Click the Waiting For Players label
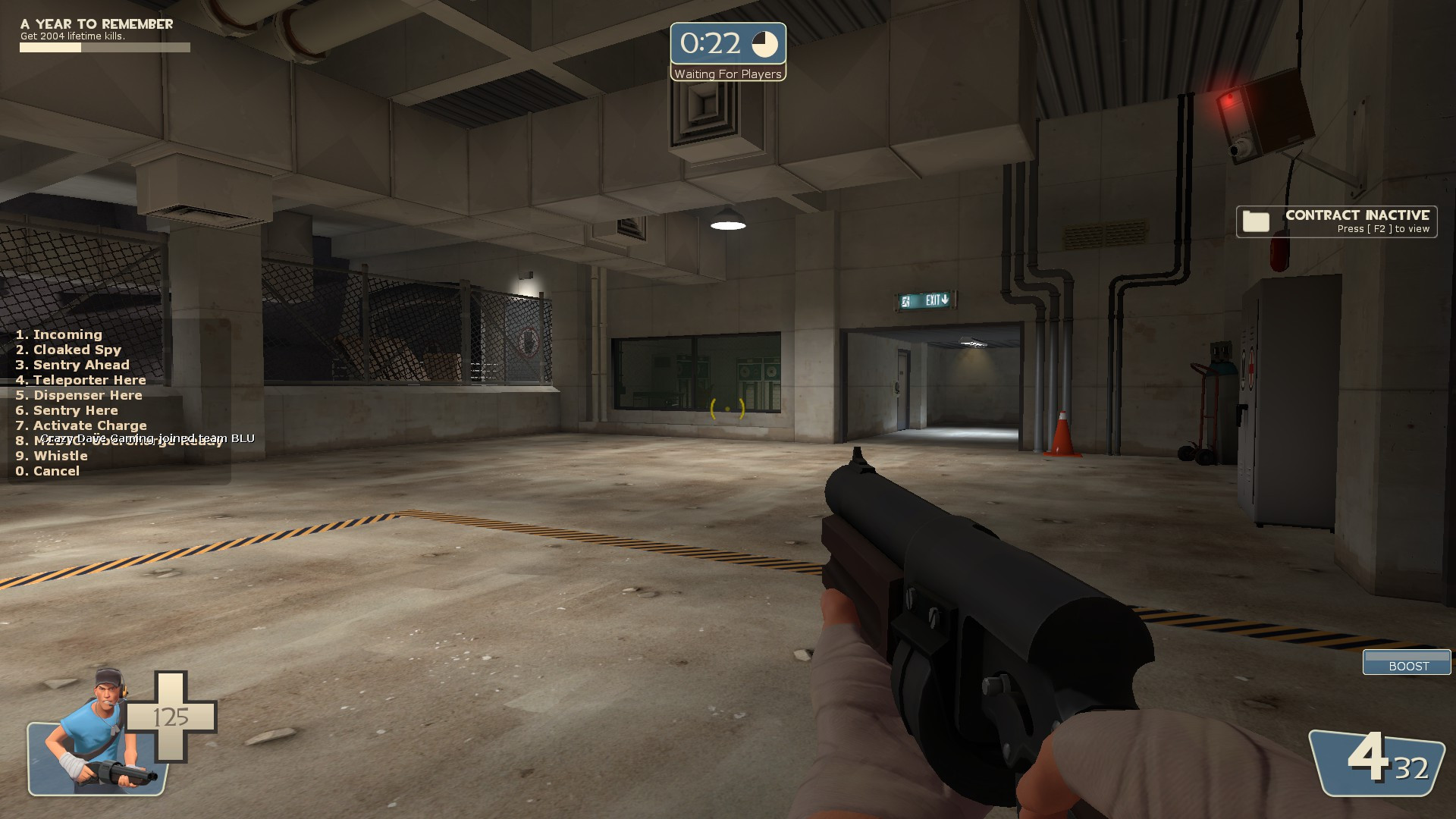The height and width of the screenshot is (819, 1456). tap(727, 74)
